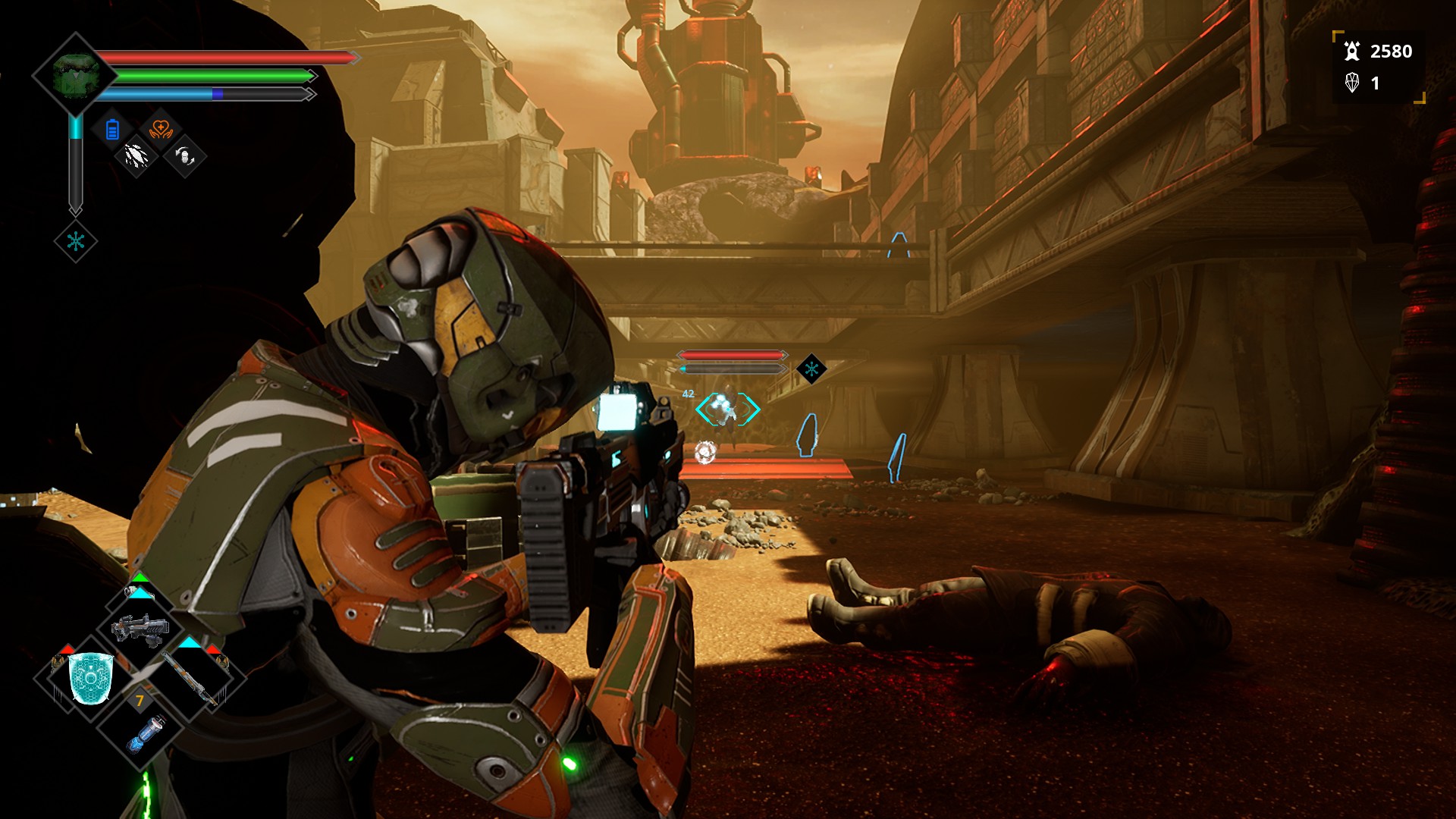Select the assault rifle weapon slot
This screenshot has height=819, width=1456.
(140, 629)
